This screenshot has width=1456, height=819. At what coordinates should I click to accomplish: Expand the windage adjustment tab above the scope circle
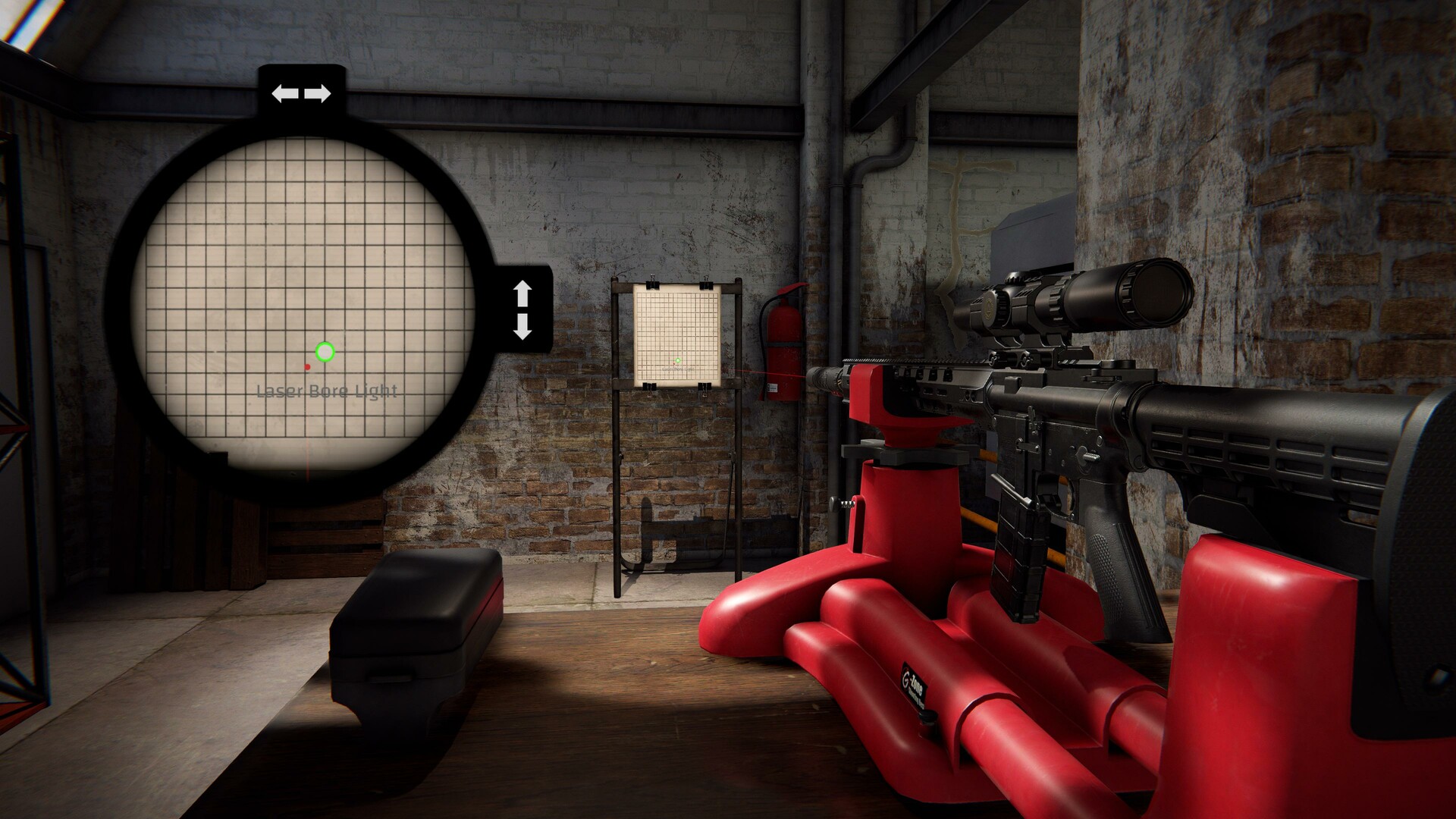[x=300, y=93]
